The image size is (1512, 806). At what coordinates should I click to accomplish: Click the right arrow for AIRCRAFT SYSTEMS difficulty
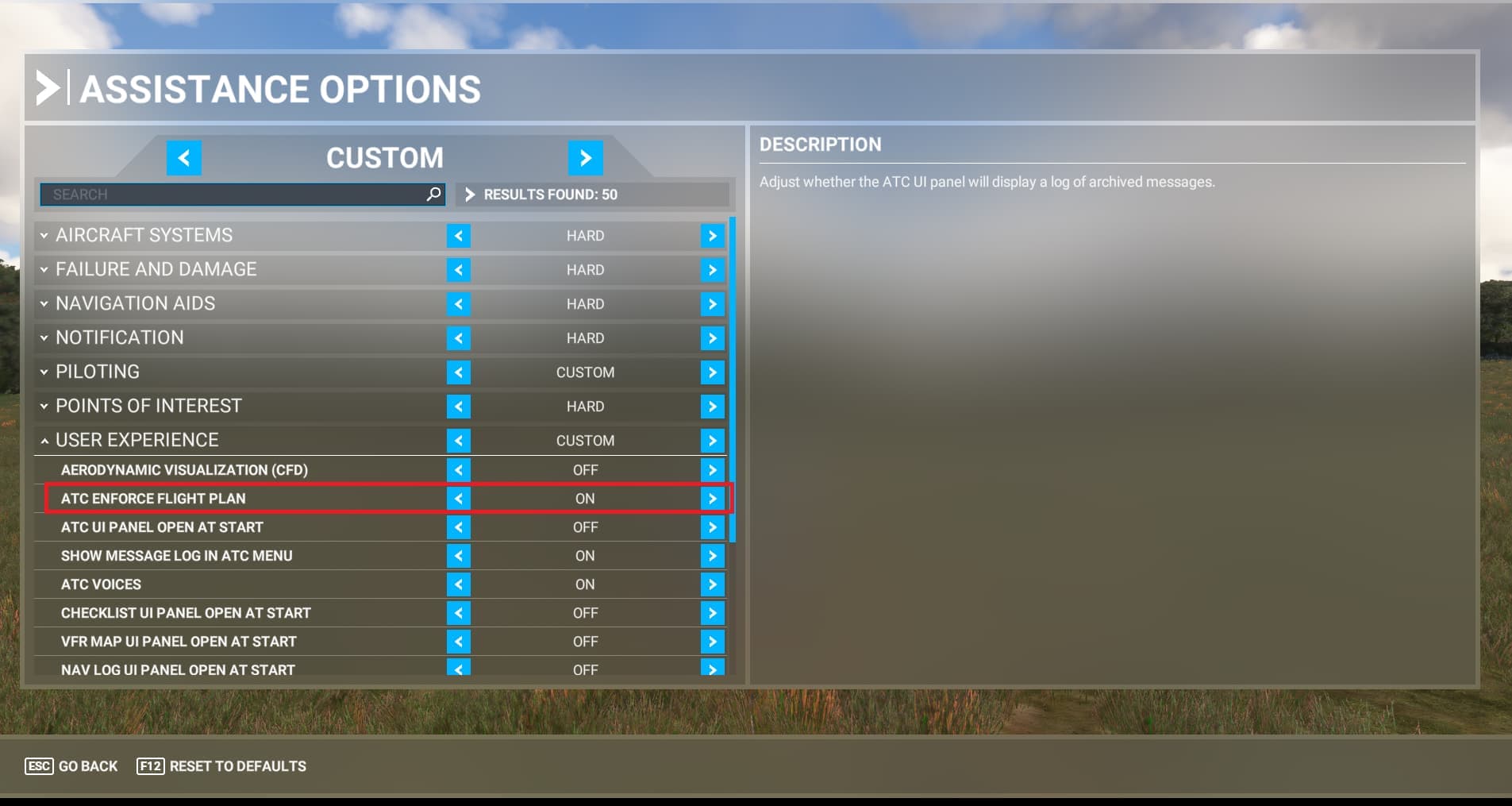click(712, 235)
